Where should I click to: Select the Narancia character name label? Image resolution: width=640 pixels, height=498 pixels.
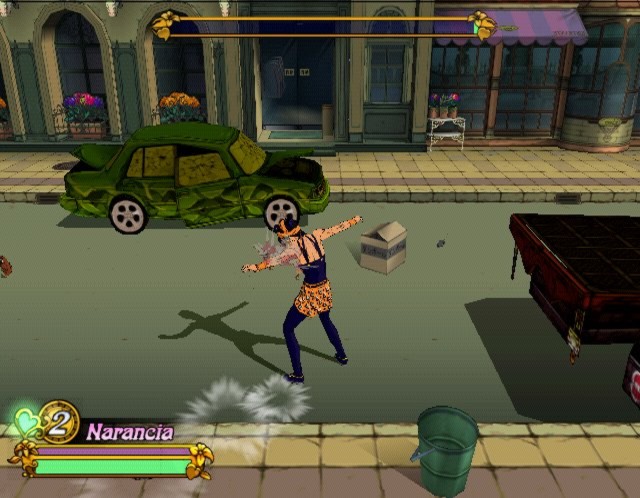click(130, 432)
